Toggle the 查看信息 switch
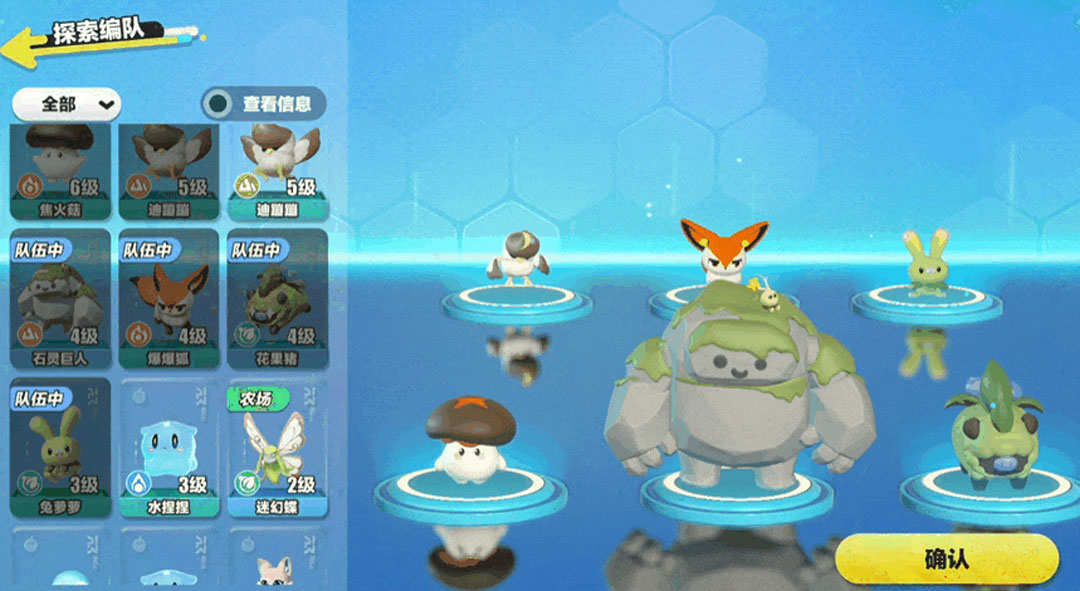This screenshot has height=591, width=1080. coord(218,103)
